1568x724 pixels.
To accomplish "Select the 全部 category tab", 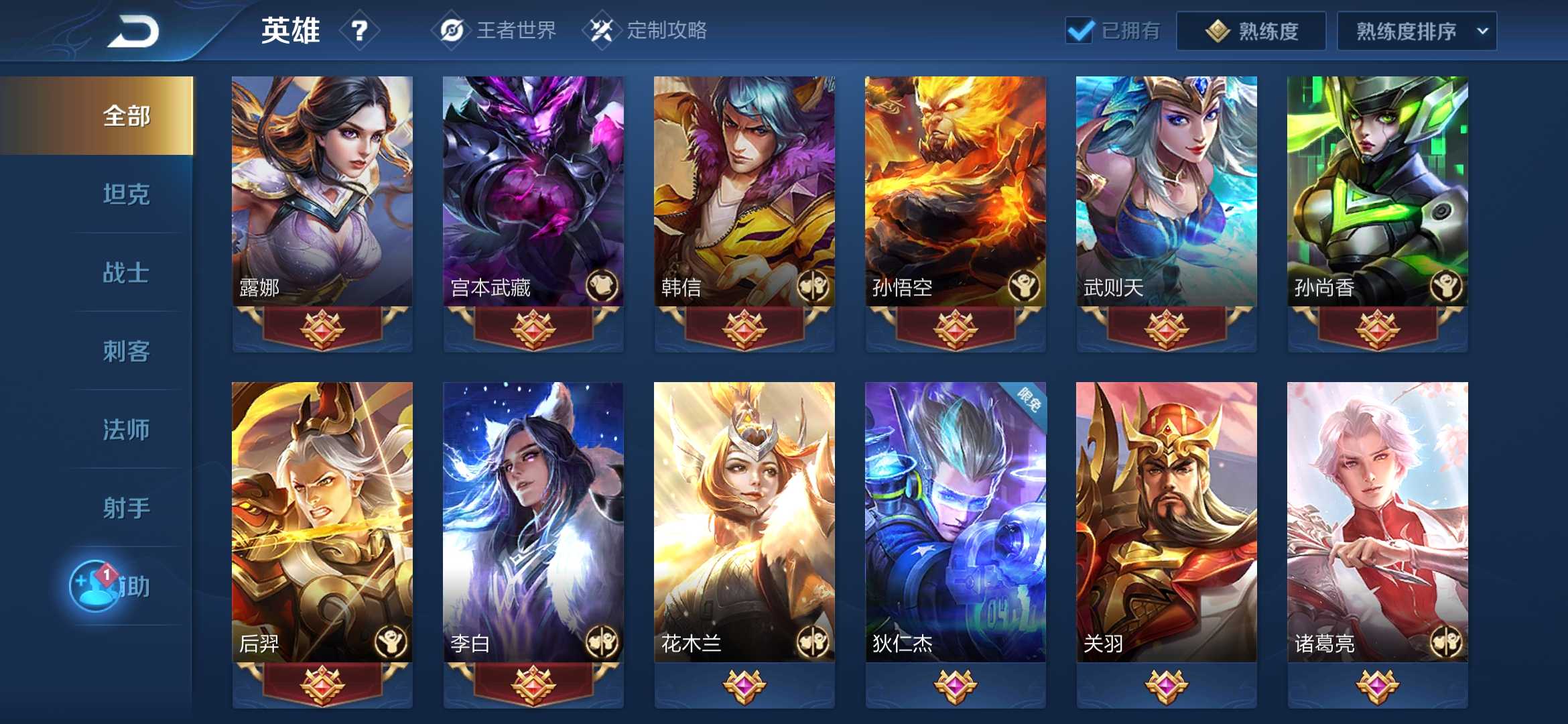I will tap(126, 116).
